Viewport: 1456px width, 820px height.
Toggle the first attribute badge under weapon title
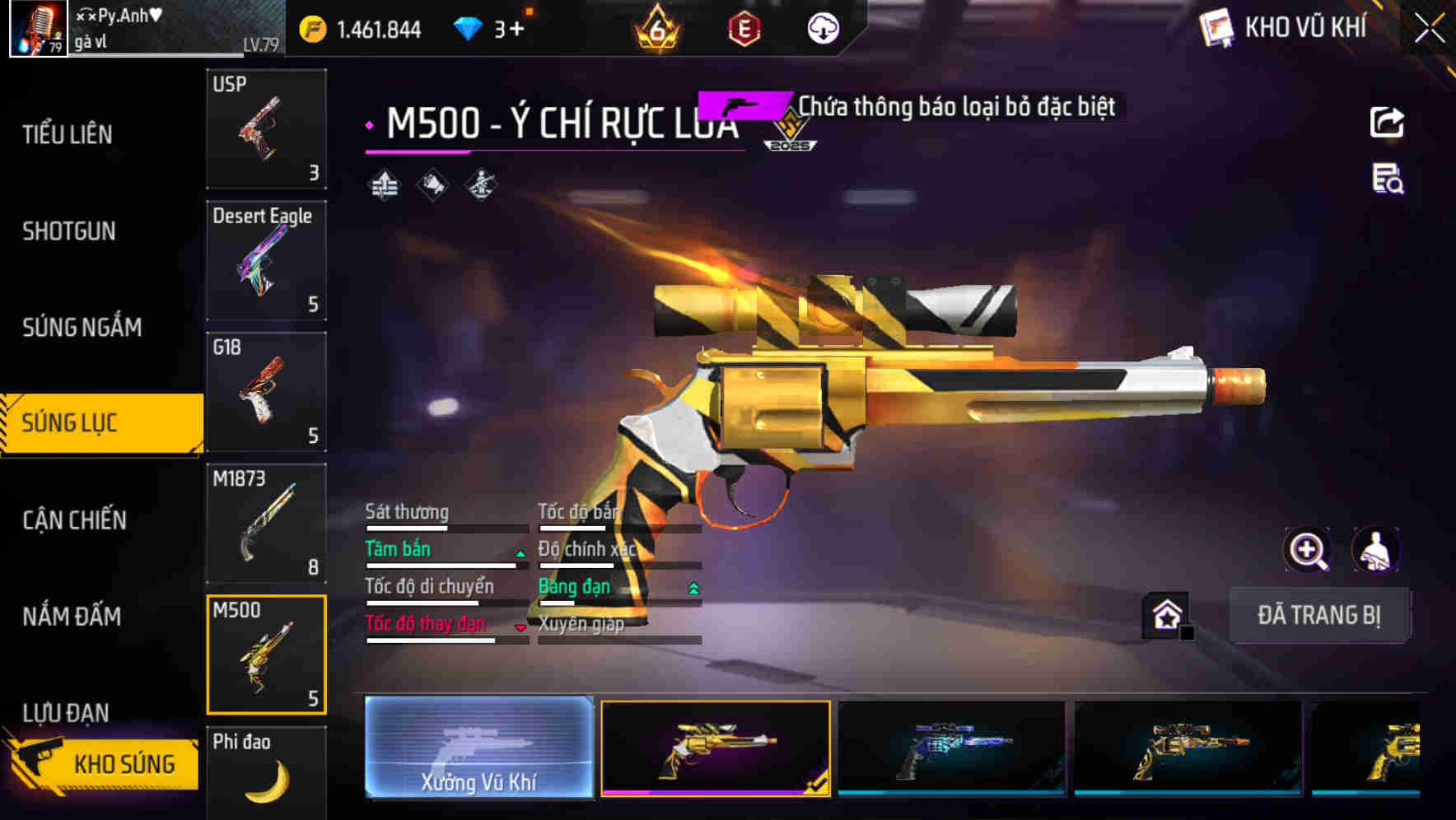coord(385,184)
